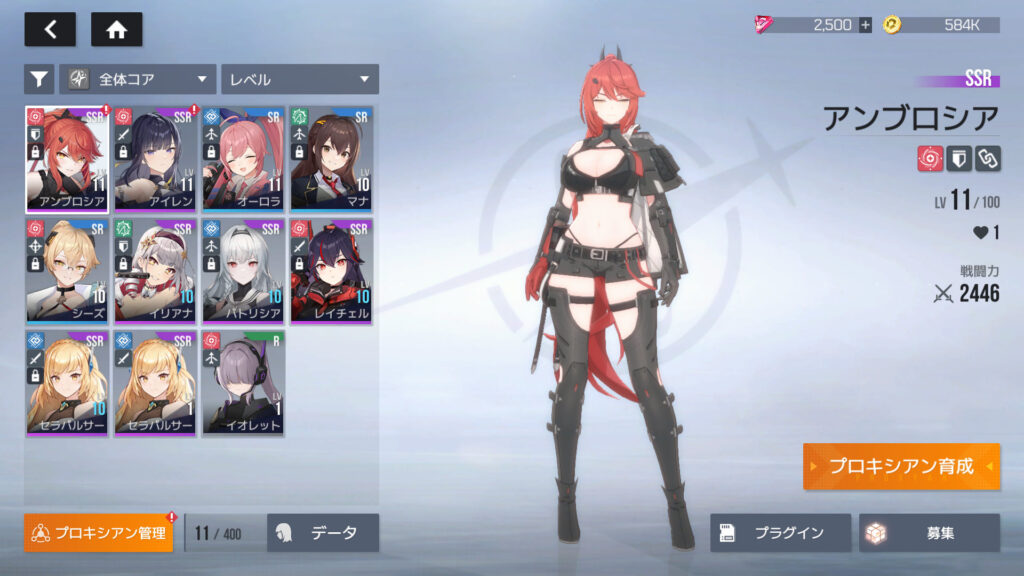Select the アイレン character card
The width and height of the screenshot is (1024, 576).
(x=156, y=158)
